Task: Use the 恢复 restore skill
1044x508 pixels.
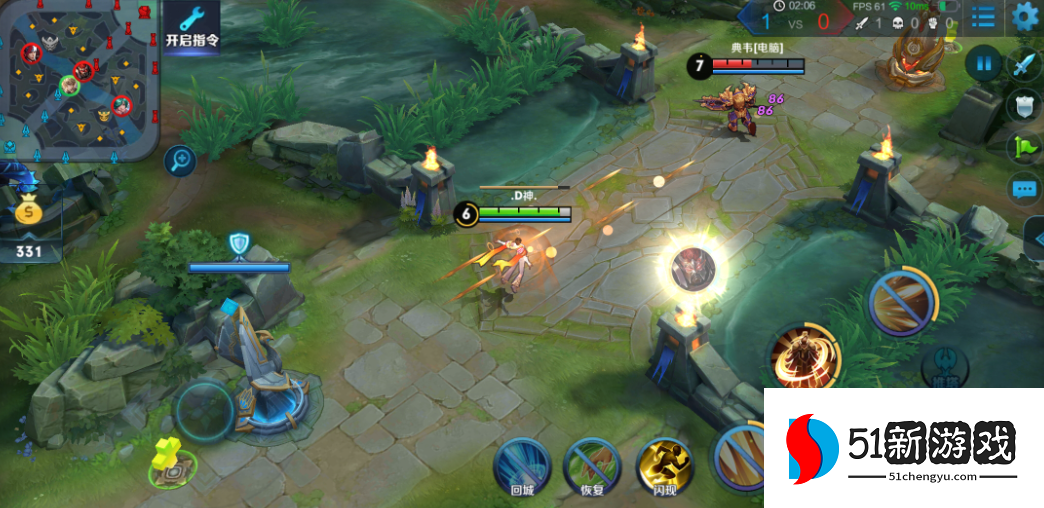Action: coord(592,465)
